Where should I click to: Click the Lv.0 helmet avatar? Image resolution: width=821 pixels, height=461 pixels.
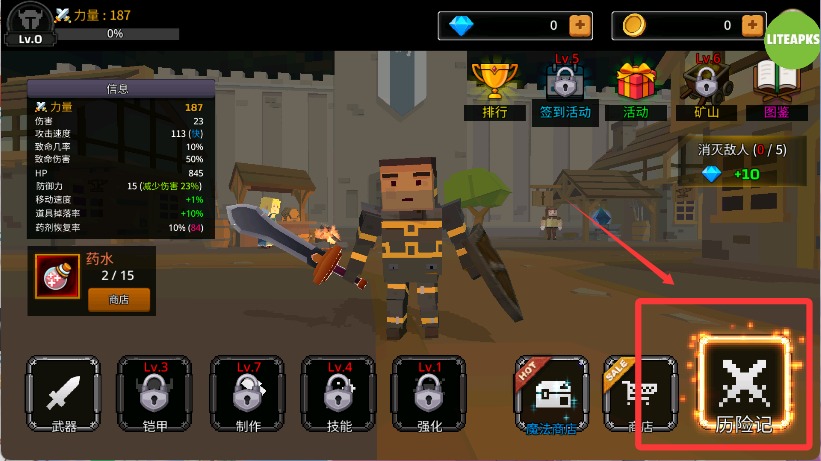click(30, 23)
